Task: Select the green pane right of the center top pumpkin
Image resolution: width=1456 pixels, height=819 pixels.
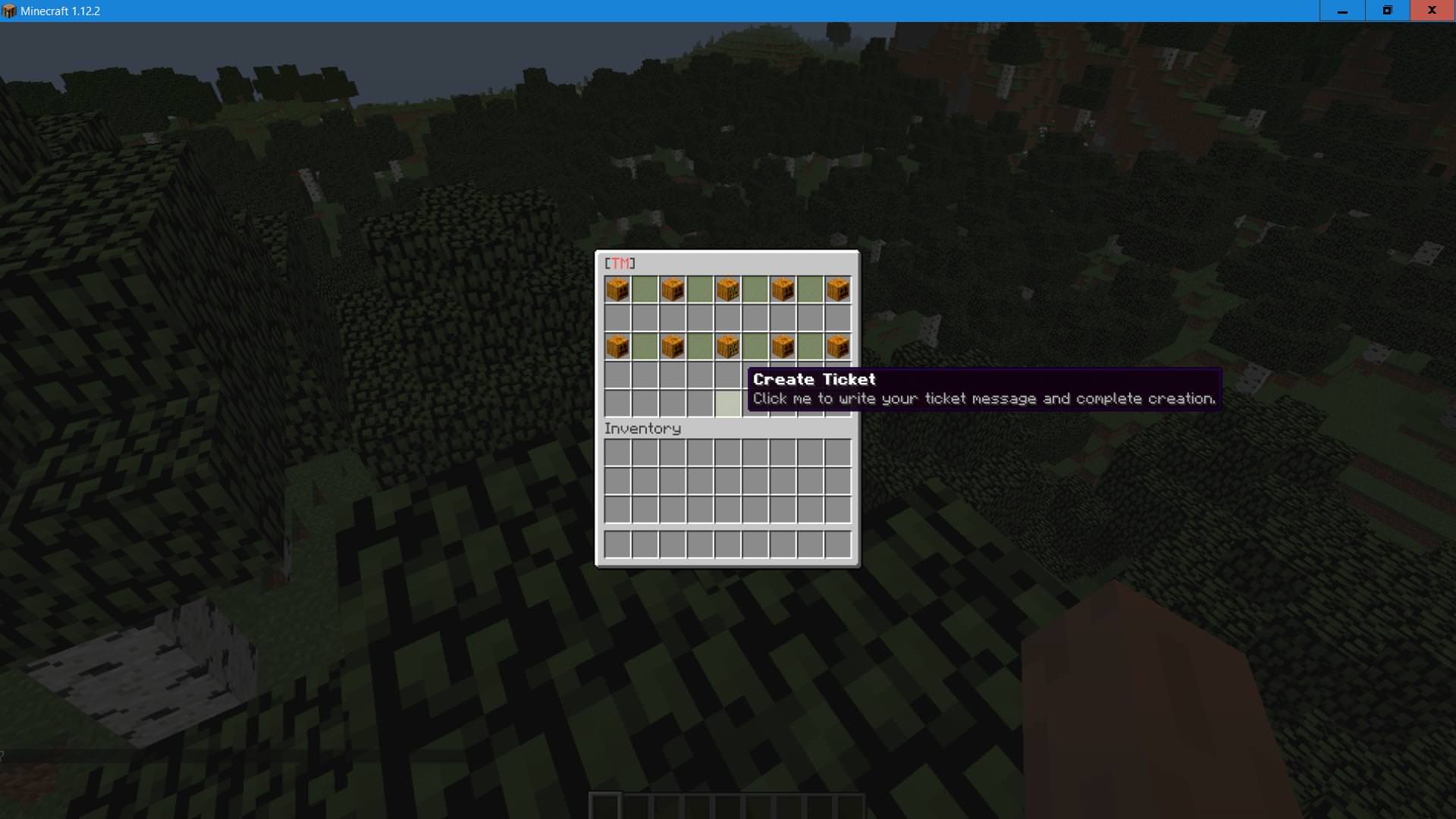Action: (756, 289)
